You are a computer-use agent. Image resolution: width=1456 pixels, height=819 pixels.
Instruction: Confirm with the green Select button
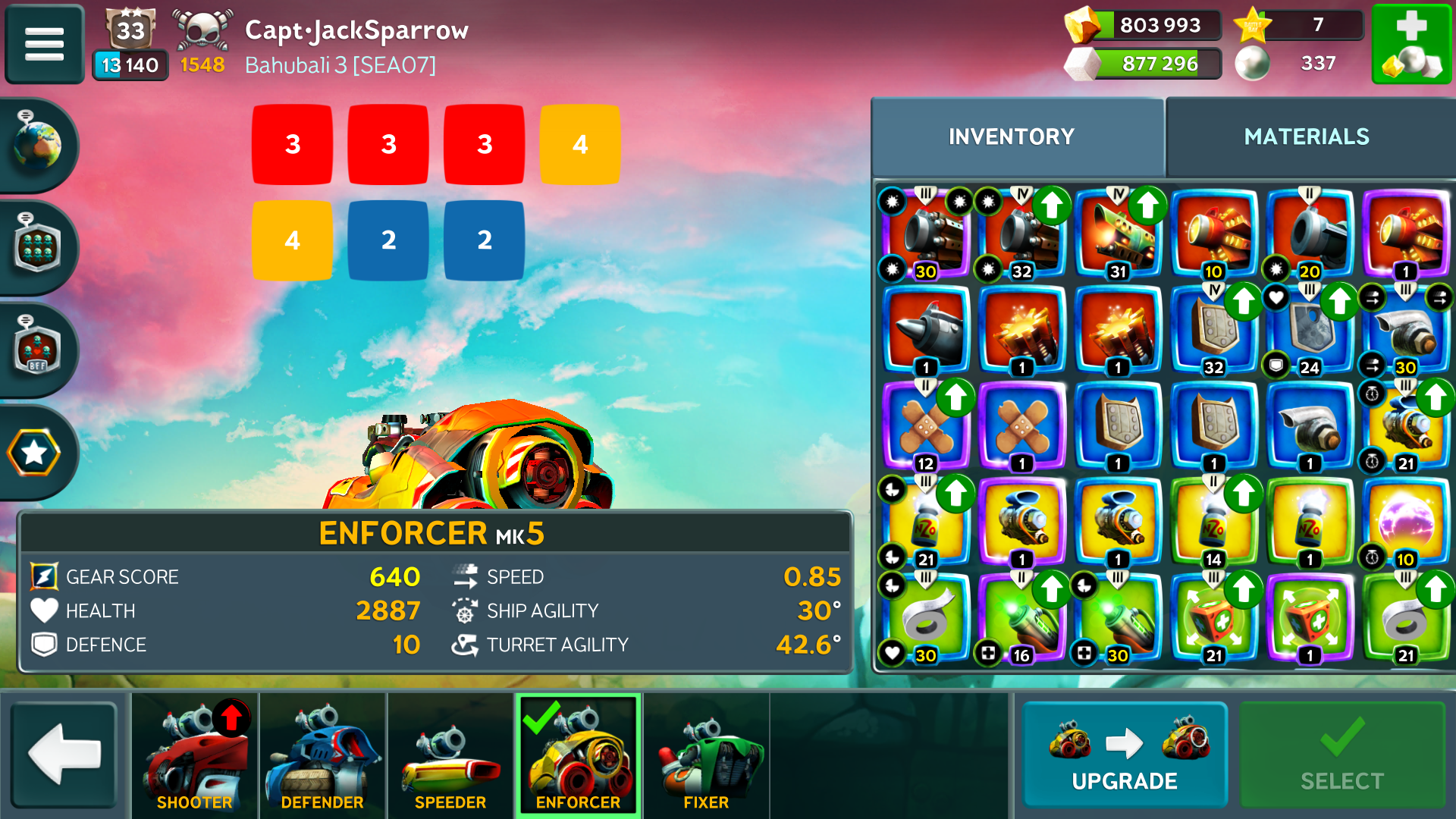coord(1341,755)
